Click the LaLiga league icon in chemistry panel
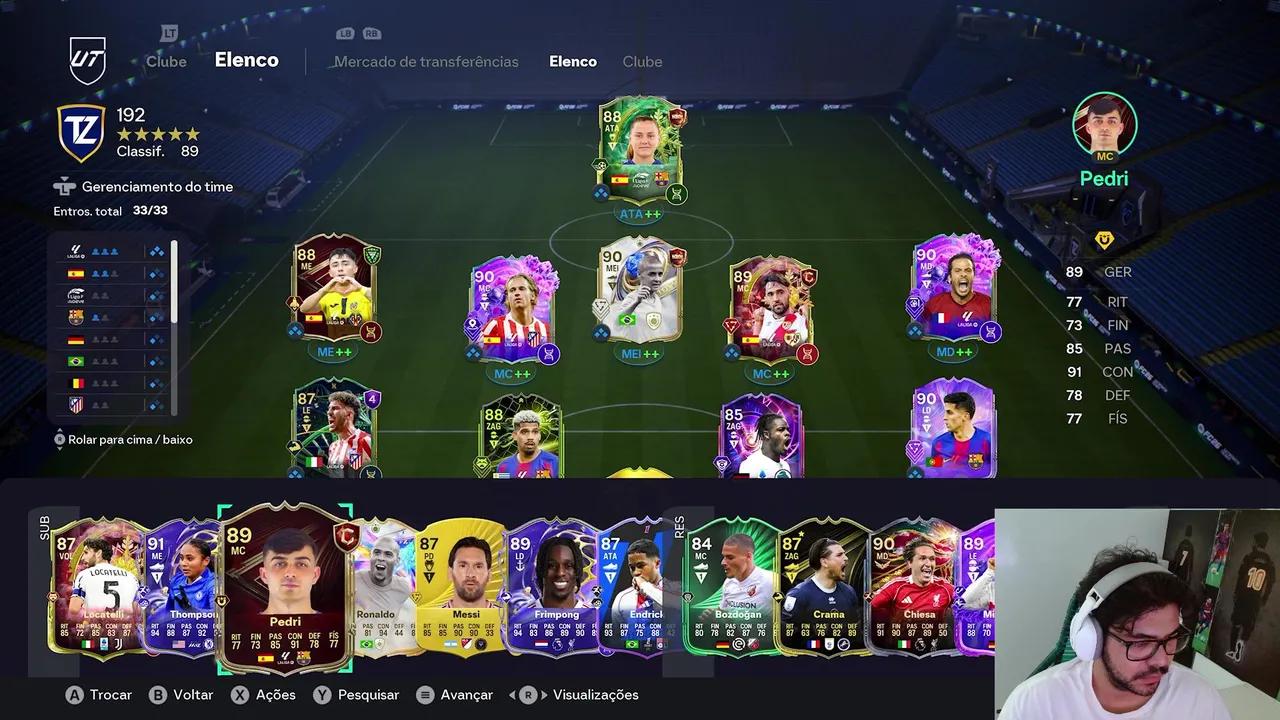This screenshot has height=720, width=1280. click(x=76, y=250)
